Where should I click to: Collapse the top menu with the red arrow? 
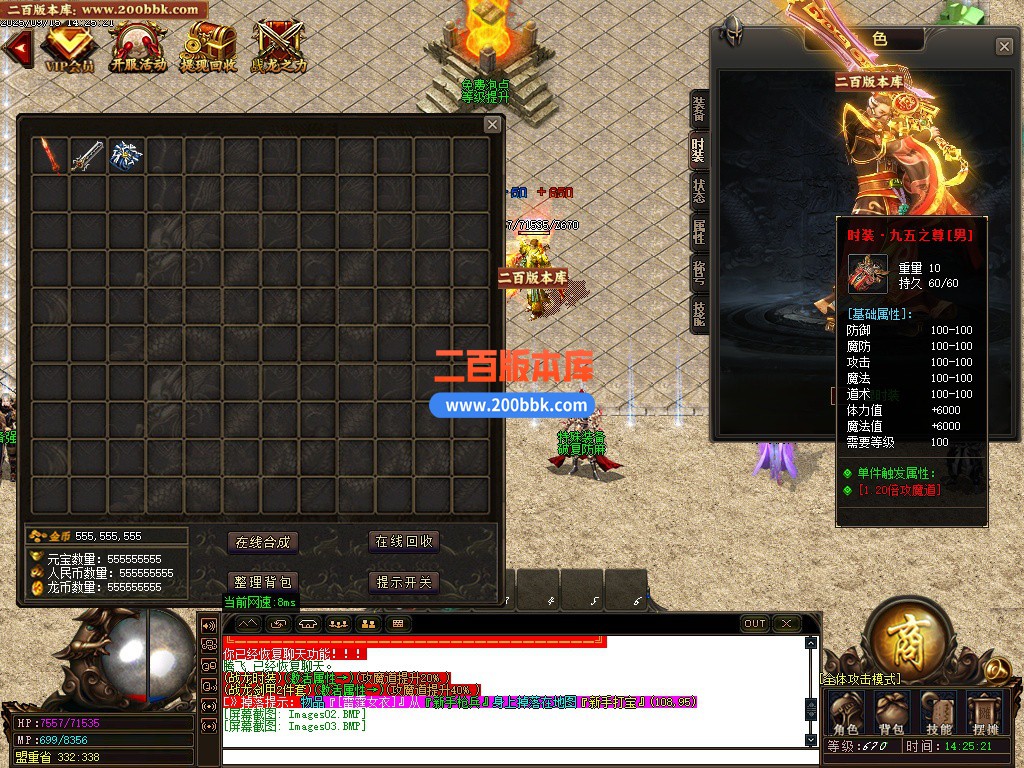pyautogui.click(x=17, y=46)
